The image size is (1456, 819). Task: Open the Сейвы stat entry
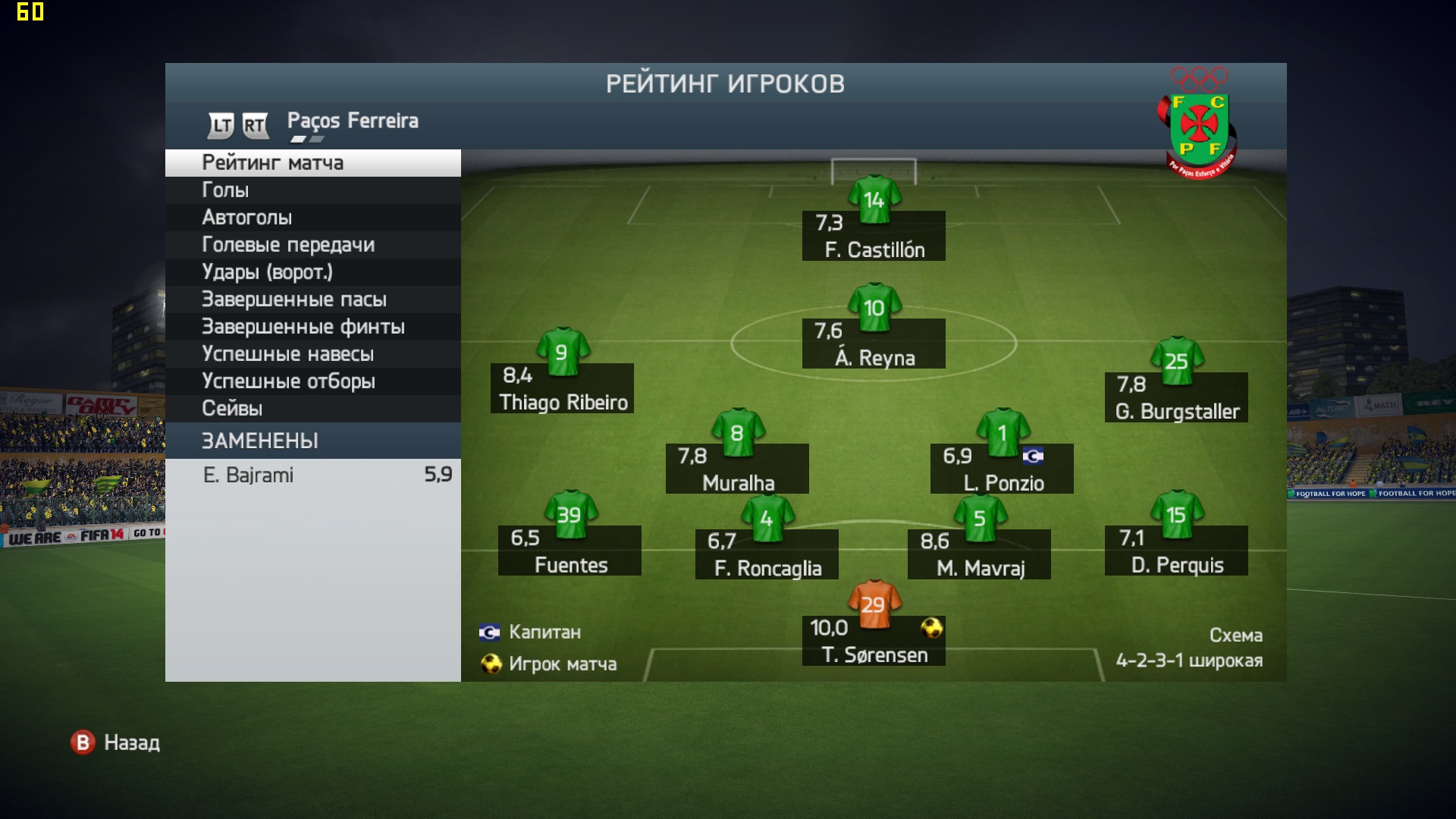click(312, 409)
